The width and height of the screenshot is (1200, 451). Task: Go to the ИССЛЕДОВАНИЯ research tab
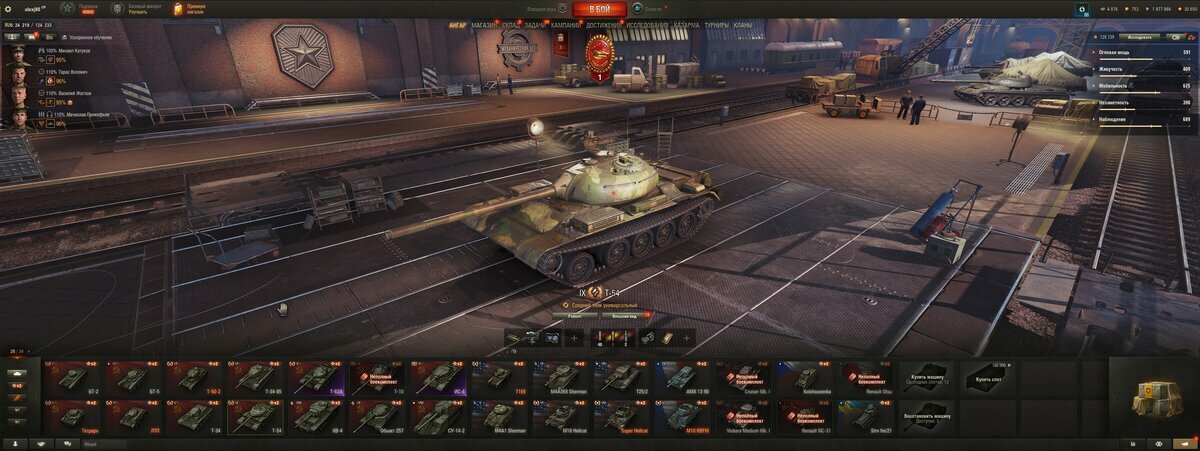[647, 24]
